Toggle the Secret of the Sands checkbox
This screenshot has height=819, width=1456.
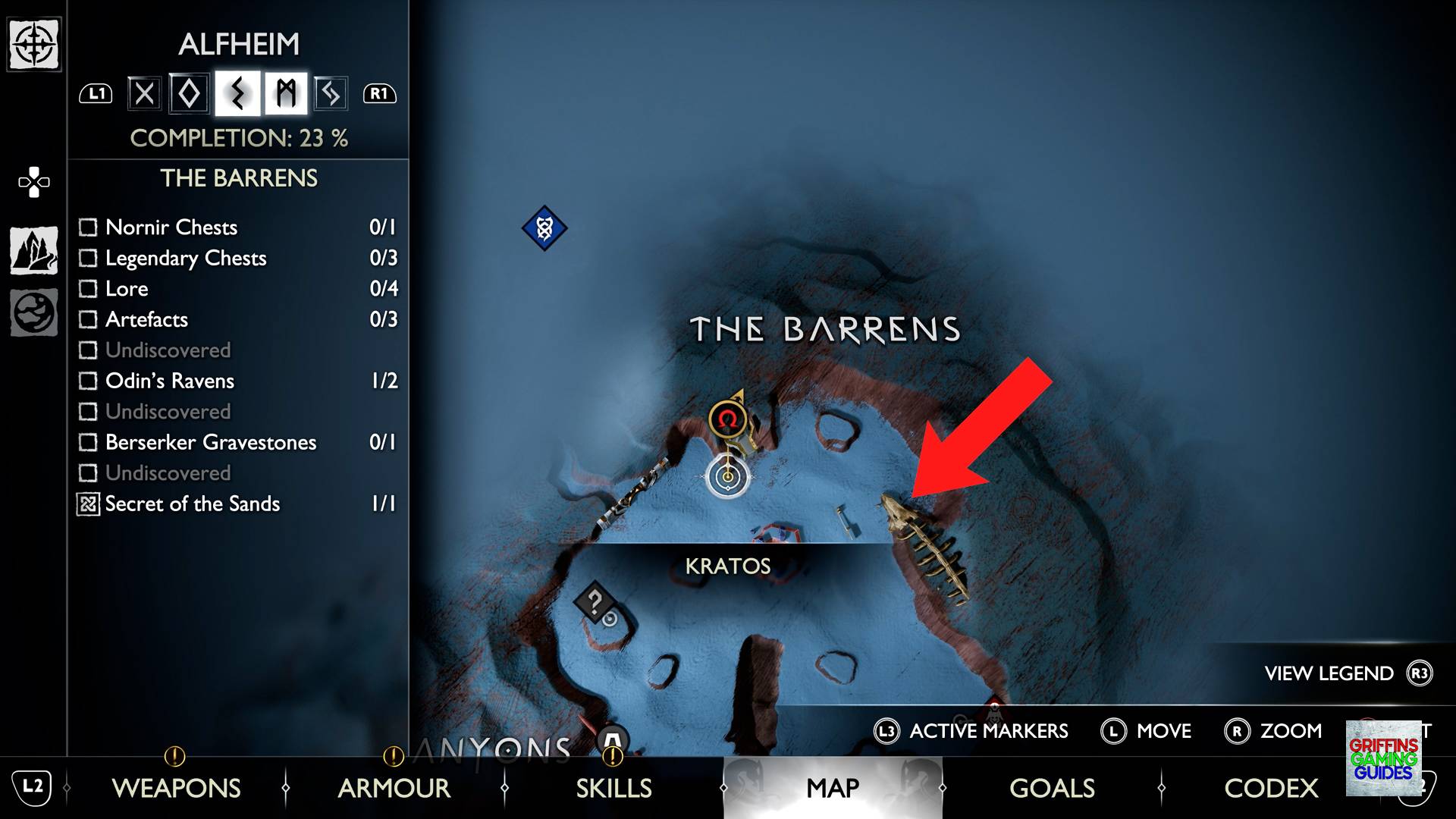88,503
